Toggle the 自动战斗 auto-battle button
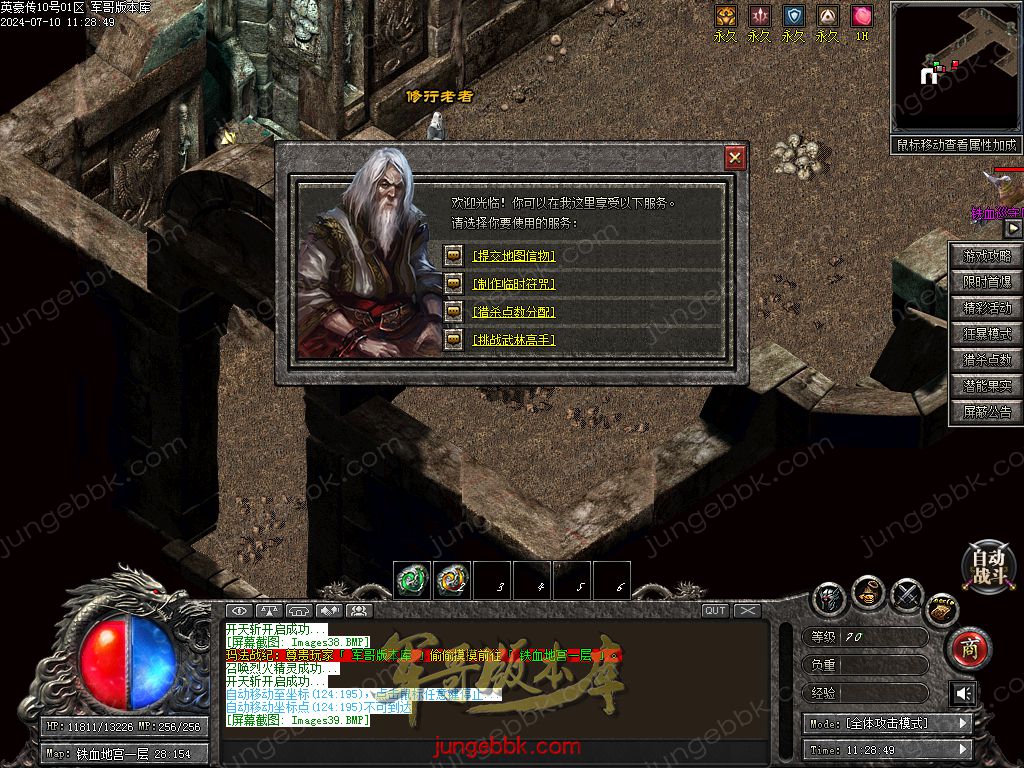The width and height of the screenshot is (1024, 768). [x=988, y=567]
